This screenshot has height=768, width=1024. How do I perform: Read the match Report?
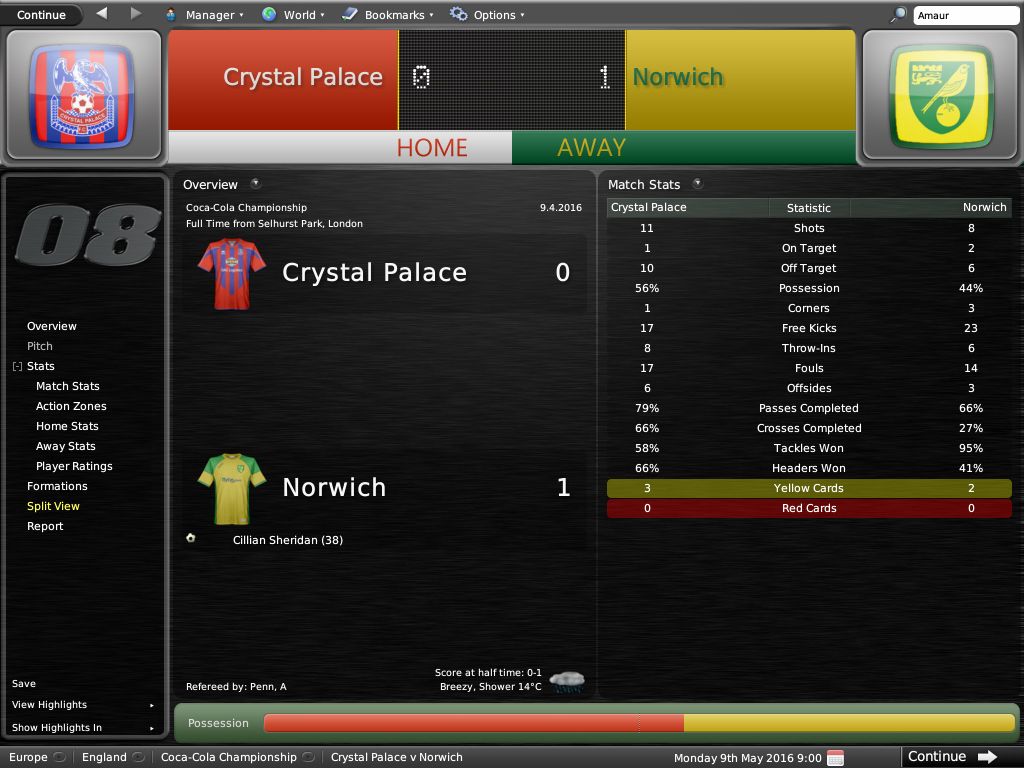tap(45, 526)
